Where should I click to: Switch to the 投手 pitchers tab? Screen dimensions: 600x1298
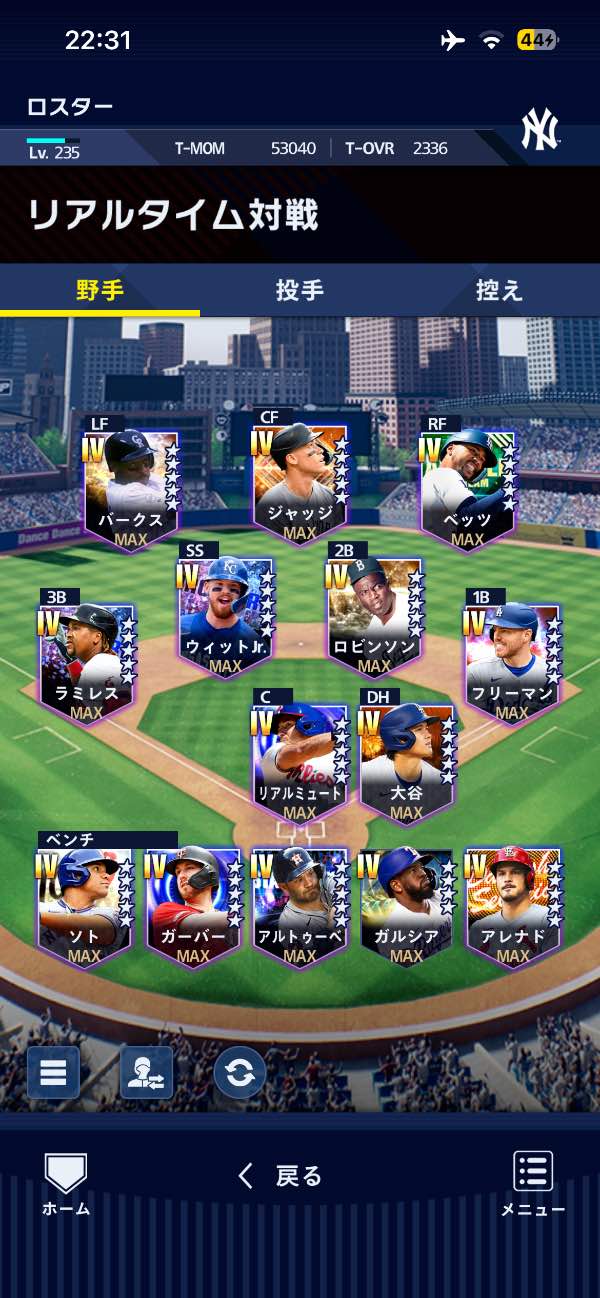pos(300,290)
